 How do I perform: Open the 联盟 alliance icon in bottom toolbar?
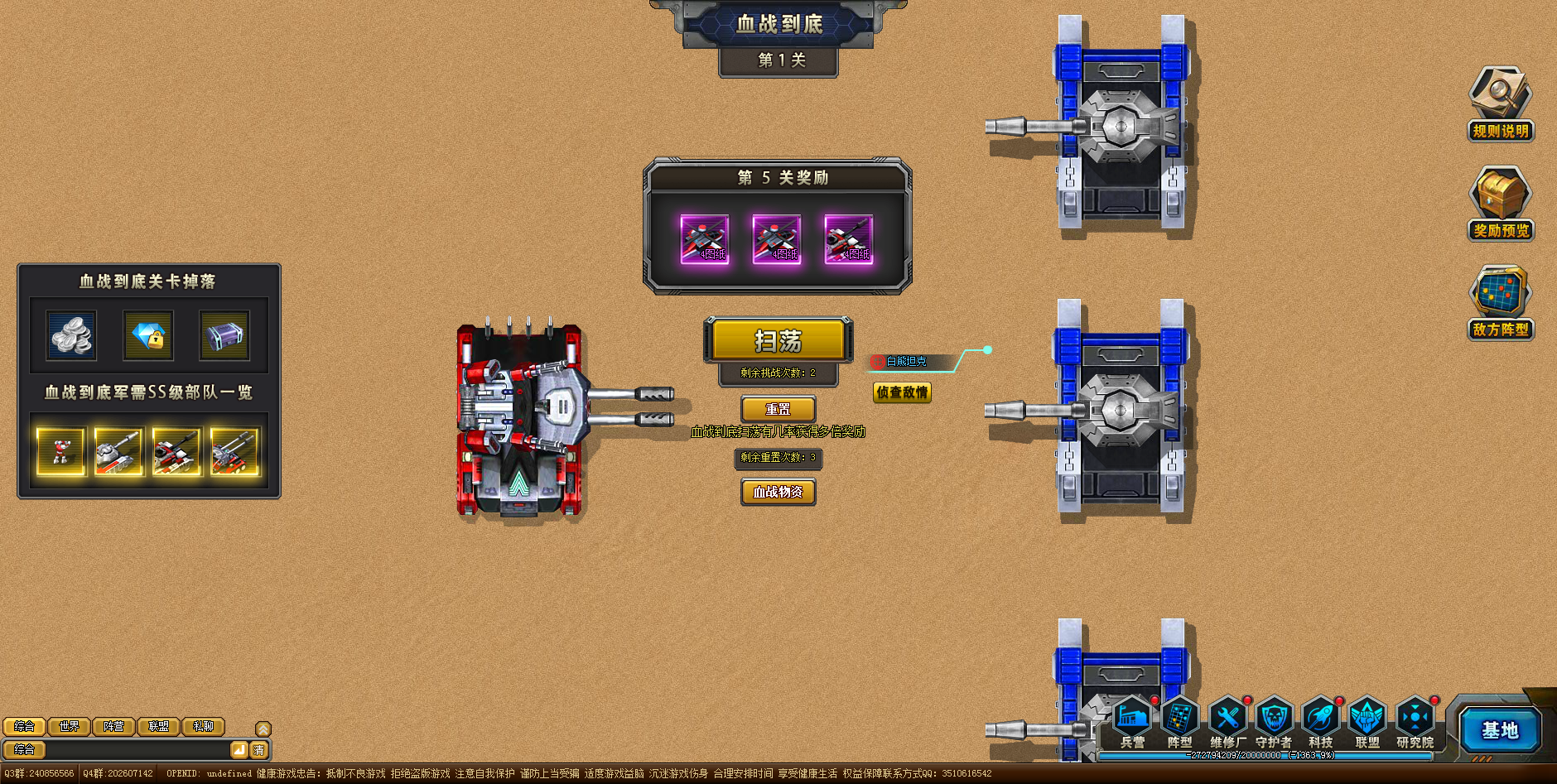tap(1367, 722)
